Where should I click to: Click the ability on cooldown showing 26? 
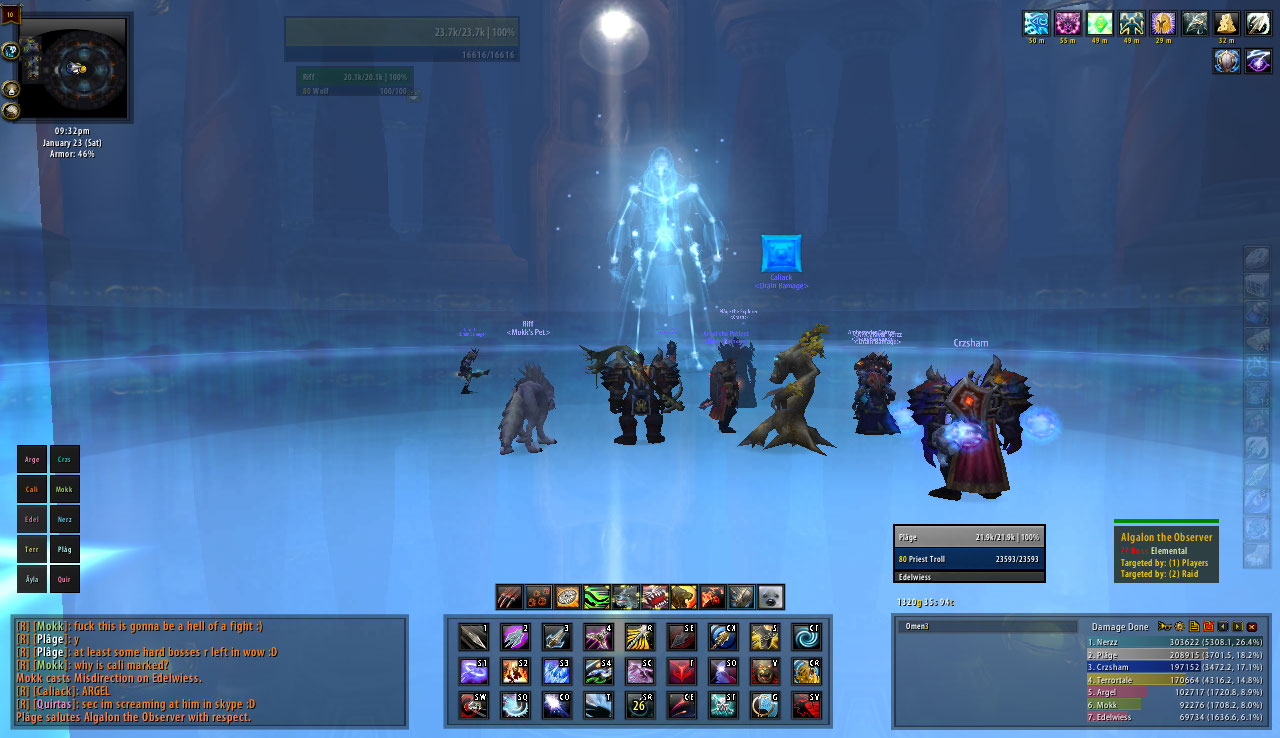pyautogui.click(x=640, y=704)
